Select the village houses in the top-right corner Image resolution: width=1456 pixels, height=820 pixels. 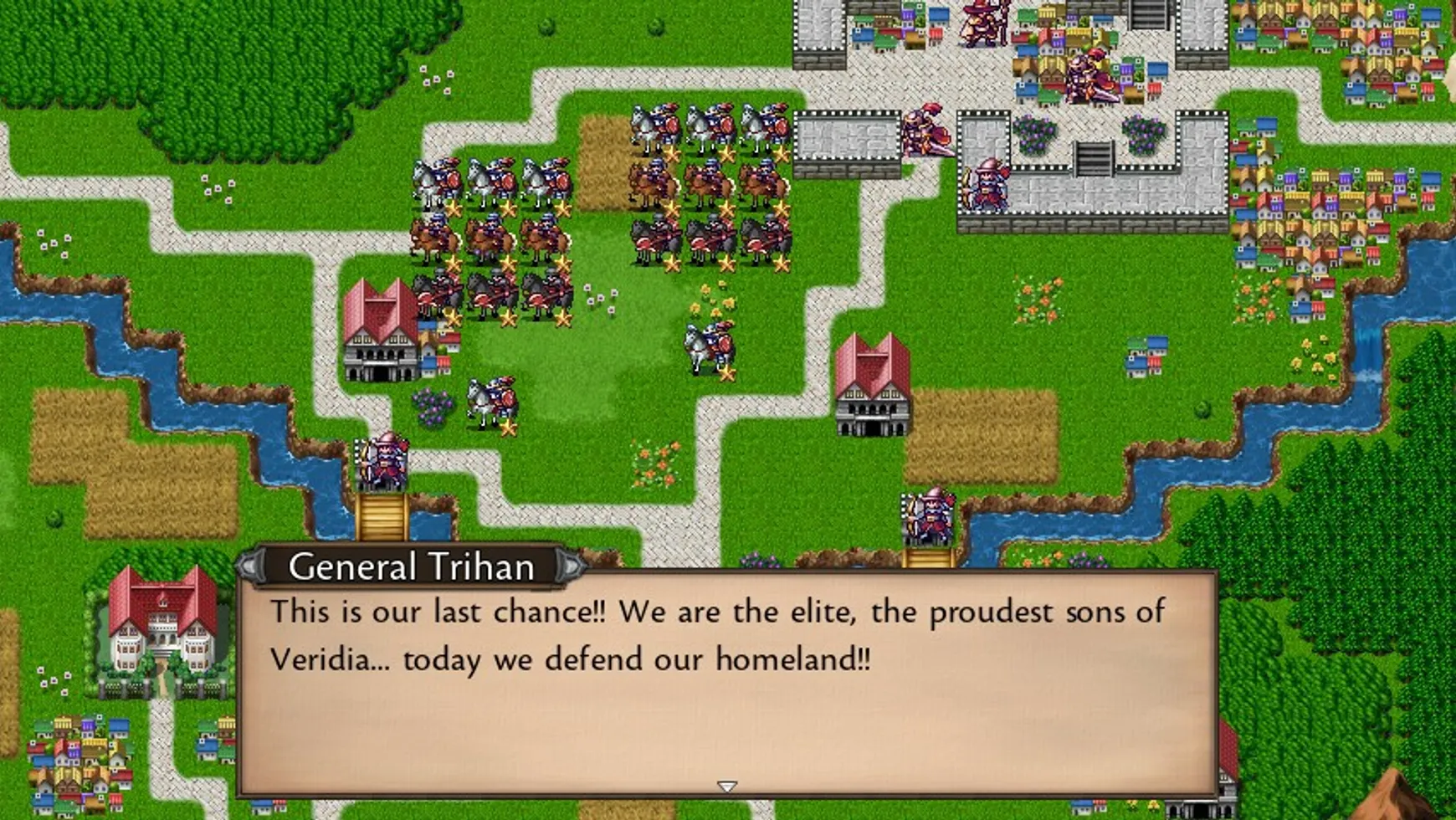click(x=1381, y=33)
